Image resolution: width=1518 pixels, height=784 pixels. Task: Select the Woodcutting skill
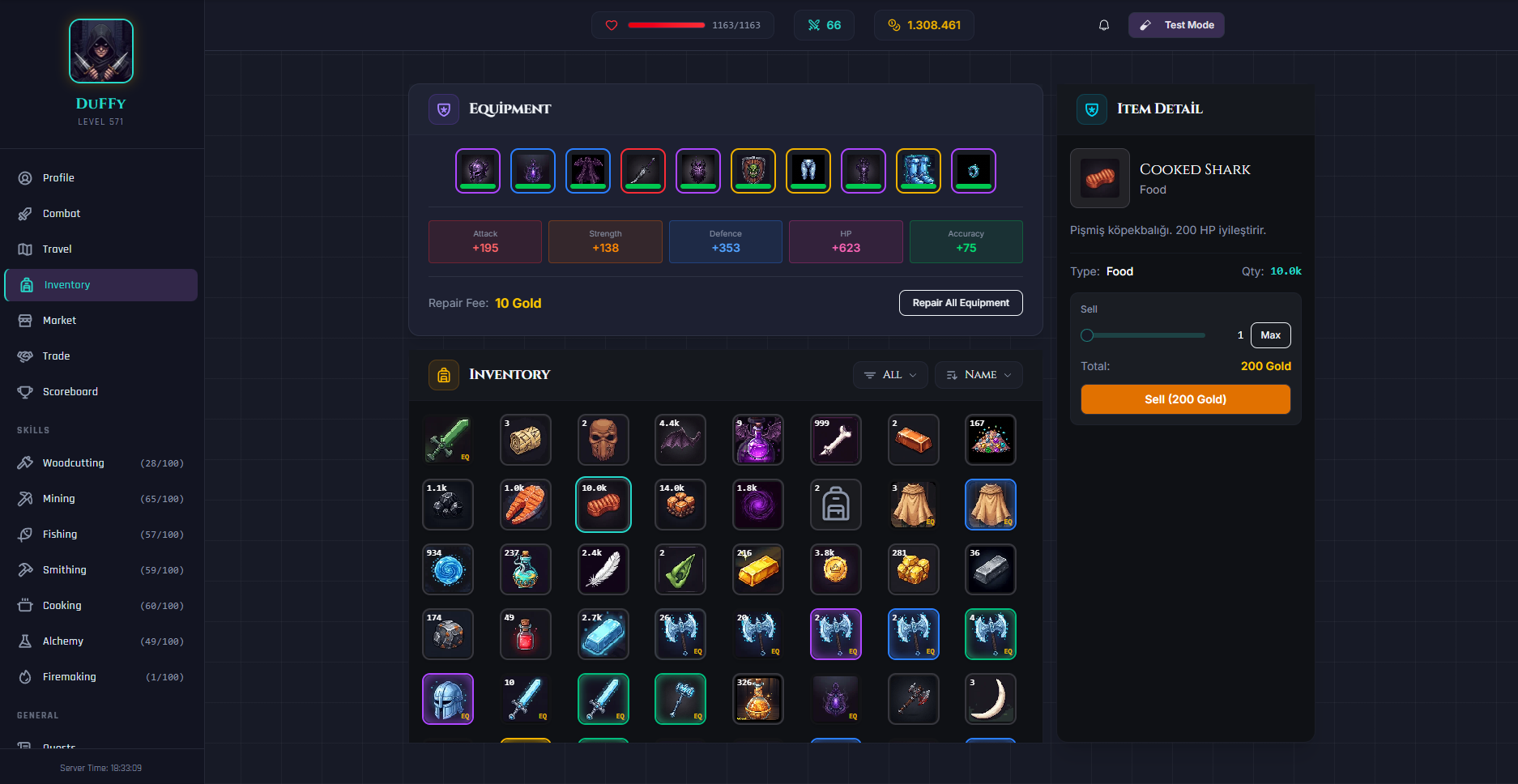point(72,462)
